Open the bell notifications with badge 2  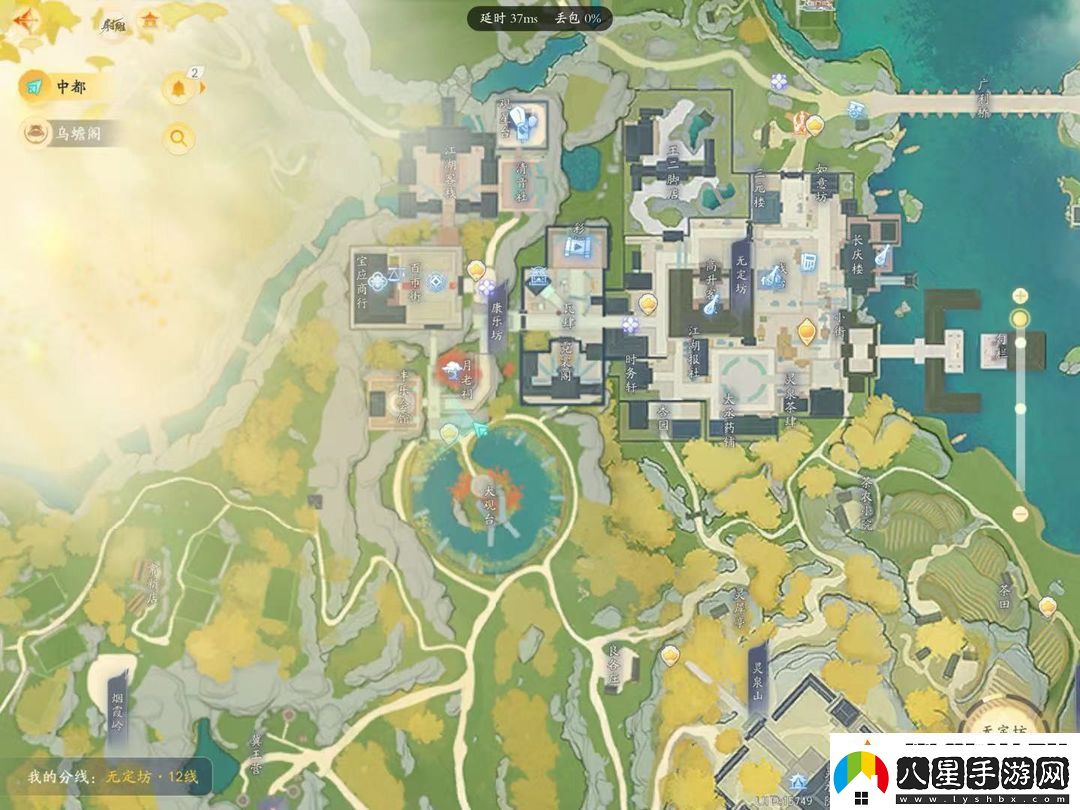pos(179,88)
